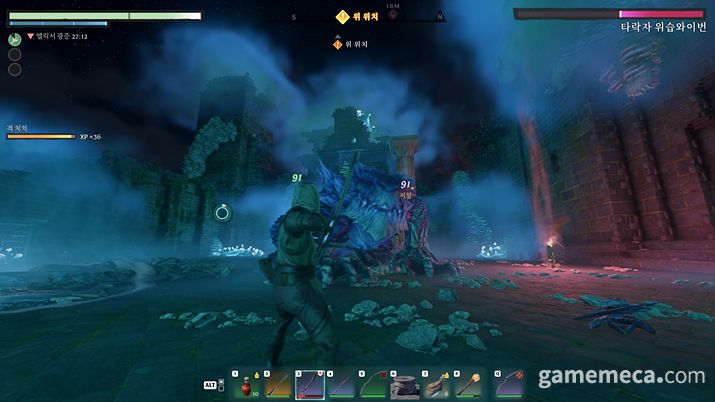Choose the highlighted weapon in slot 3
This screenshot has height=402, width=715.
tap(309, 385)
